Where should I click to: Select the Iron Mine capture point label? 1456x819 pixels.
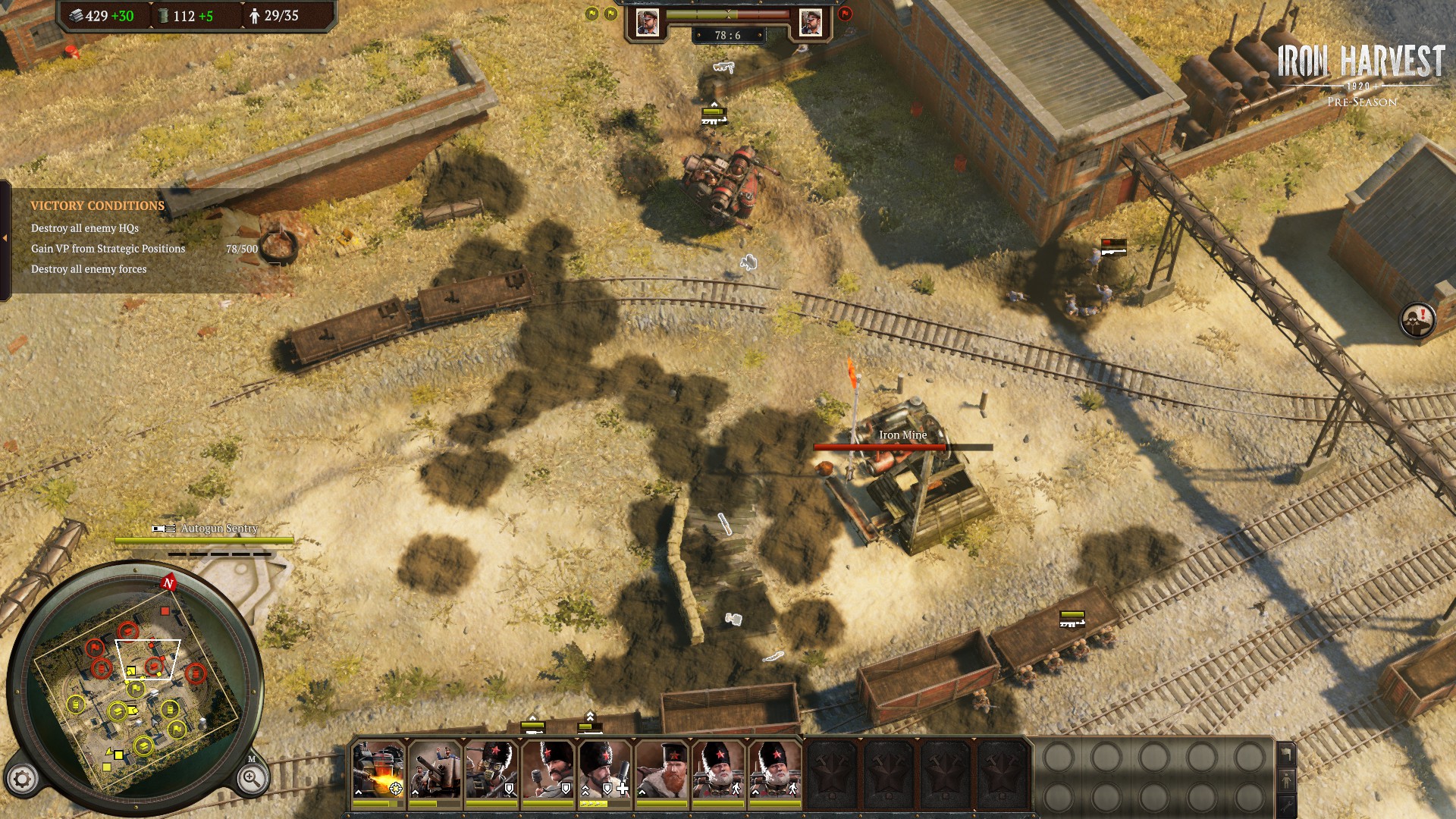coord(902,435)
